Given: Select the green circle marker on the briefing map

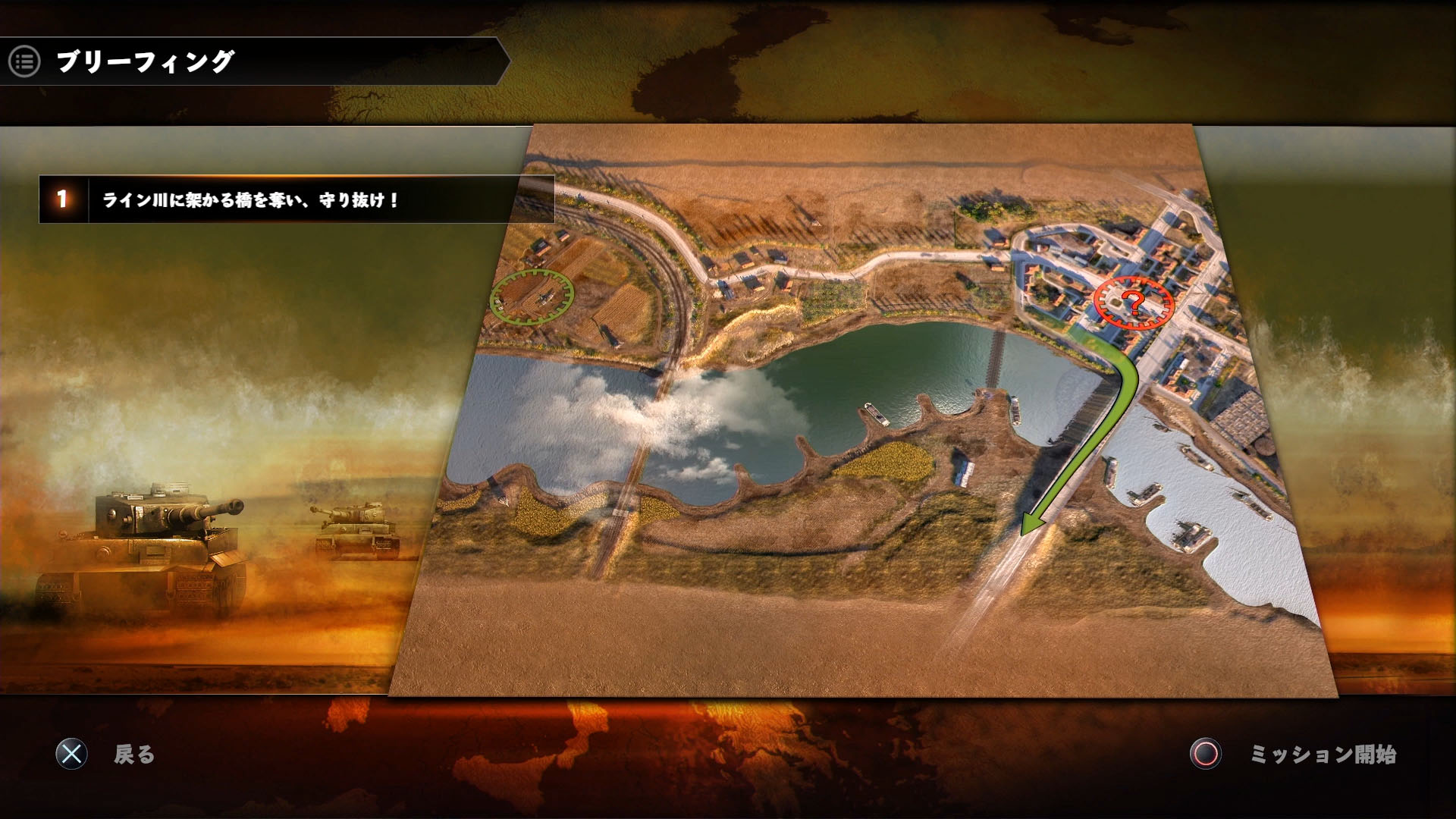Looking at the screenshot, I should (532, 296).
